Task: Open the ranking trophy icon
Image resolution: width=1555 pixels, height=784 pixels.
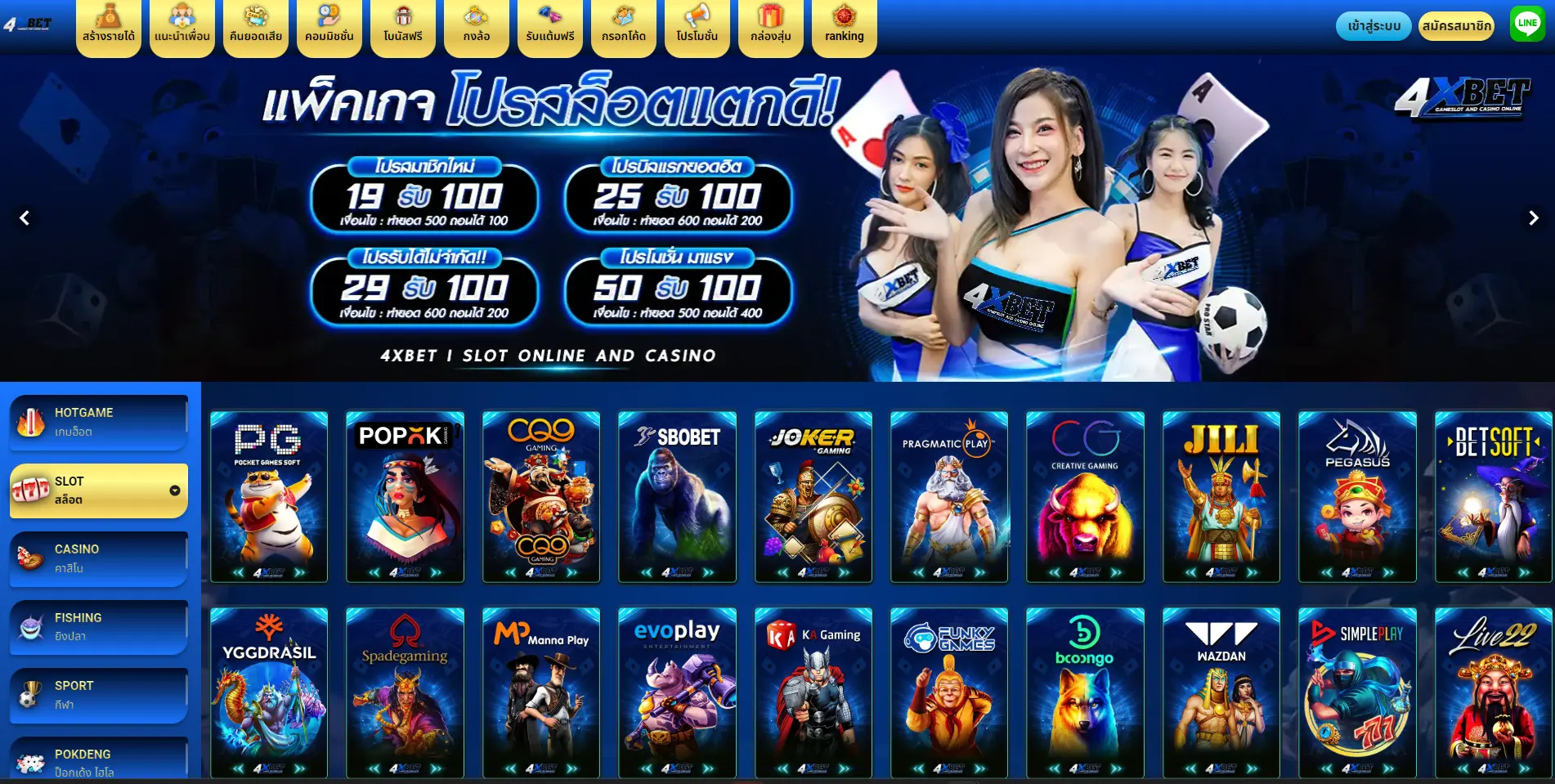Action: (x=843, y=27)
